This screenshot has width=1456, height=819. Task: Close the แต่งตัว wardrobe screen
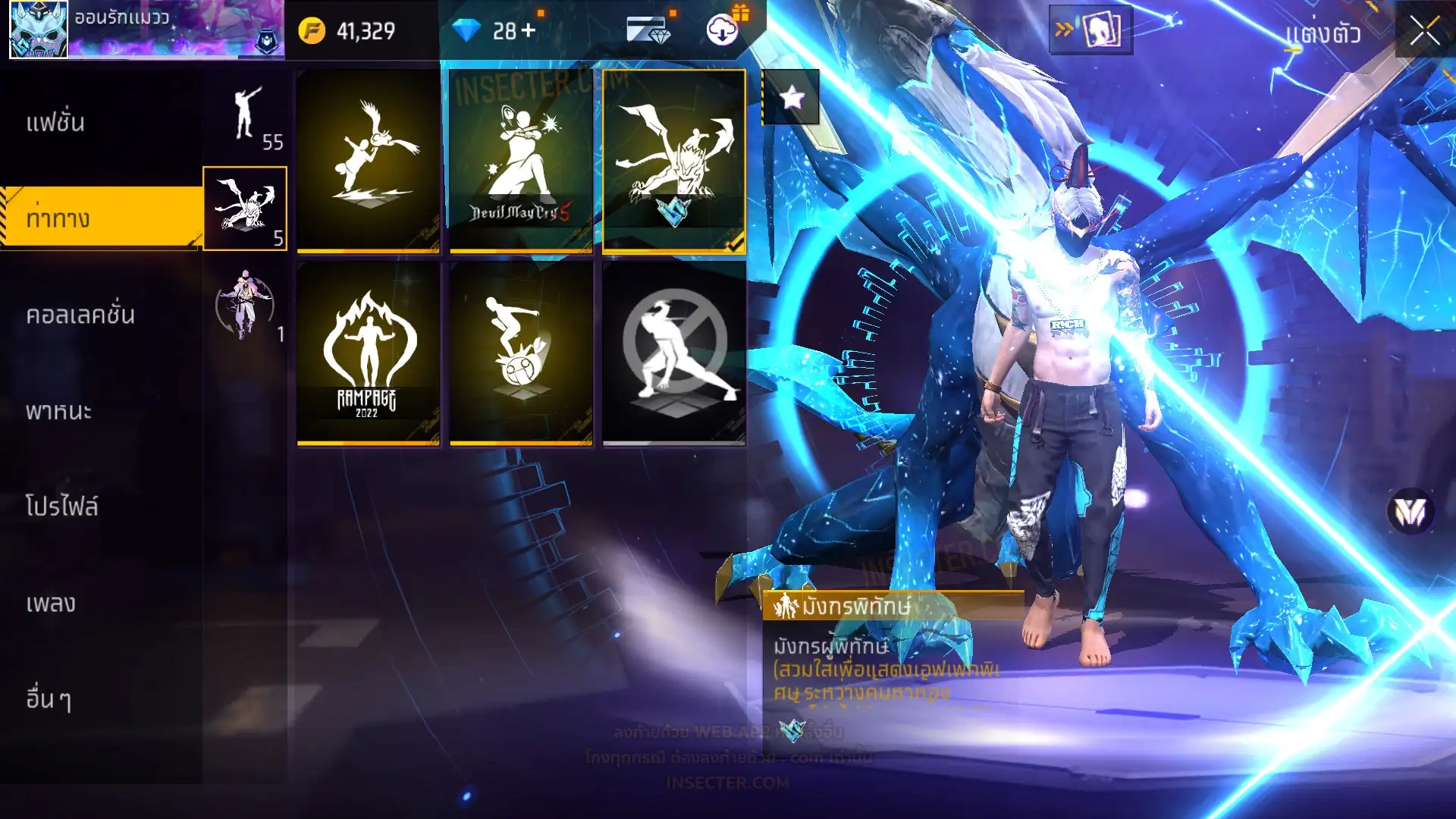coord(1424,32)
